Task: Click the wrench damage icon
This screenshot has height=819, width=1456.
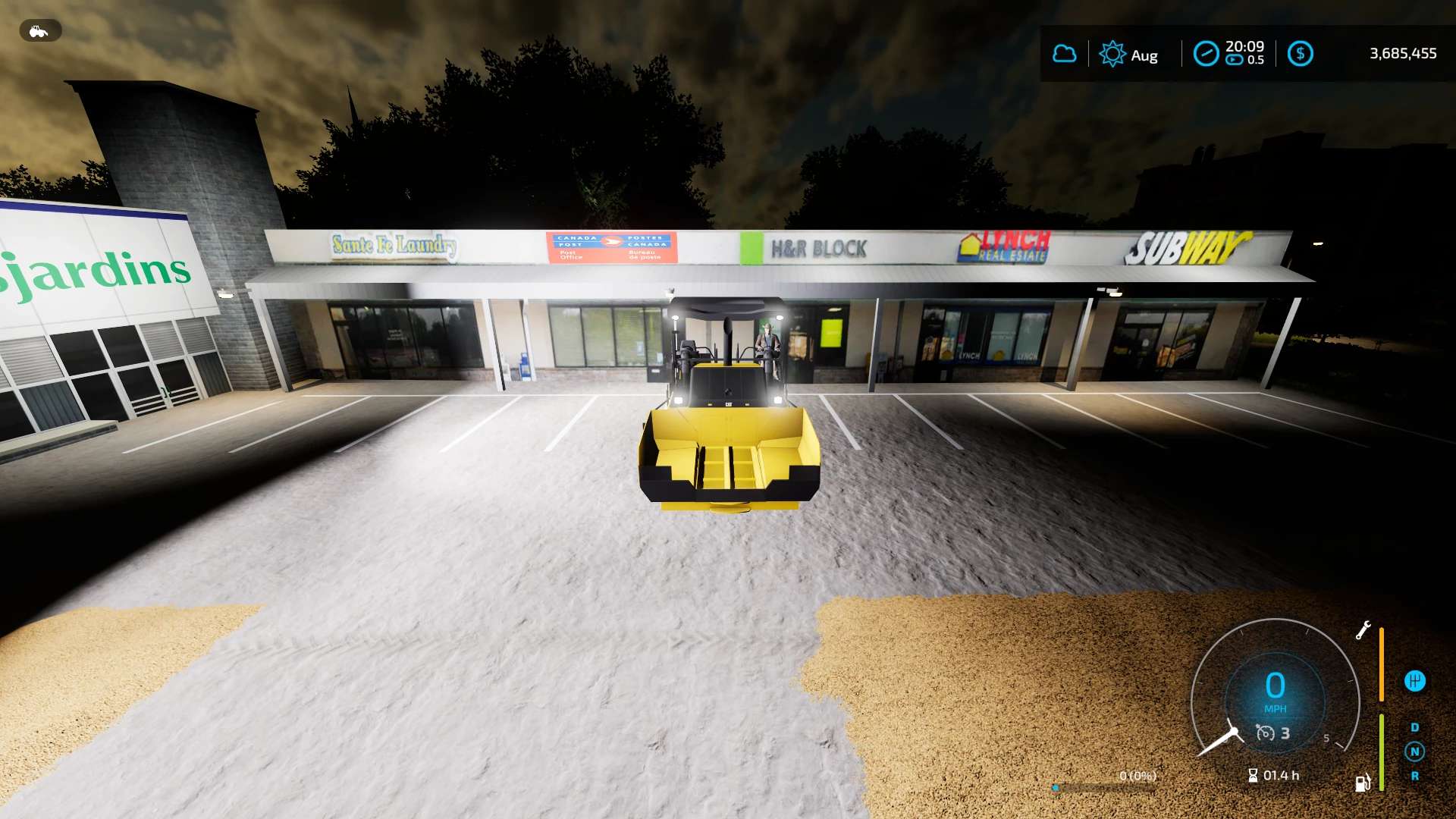Action: 1363,630
